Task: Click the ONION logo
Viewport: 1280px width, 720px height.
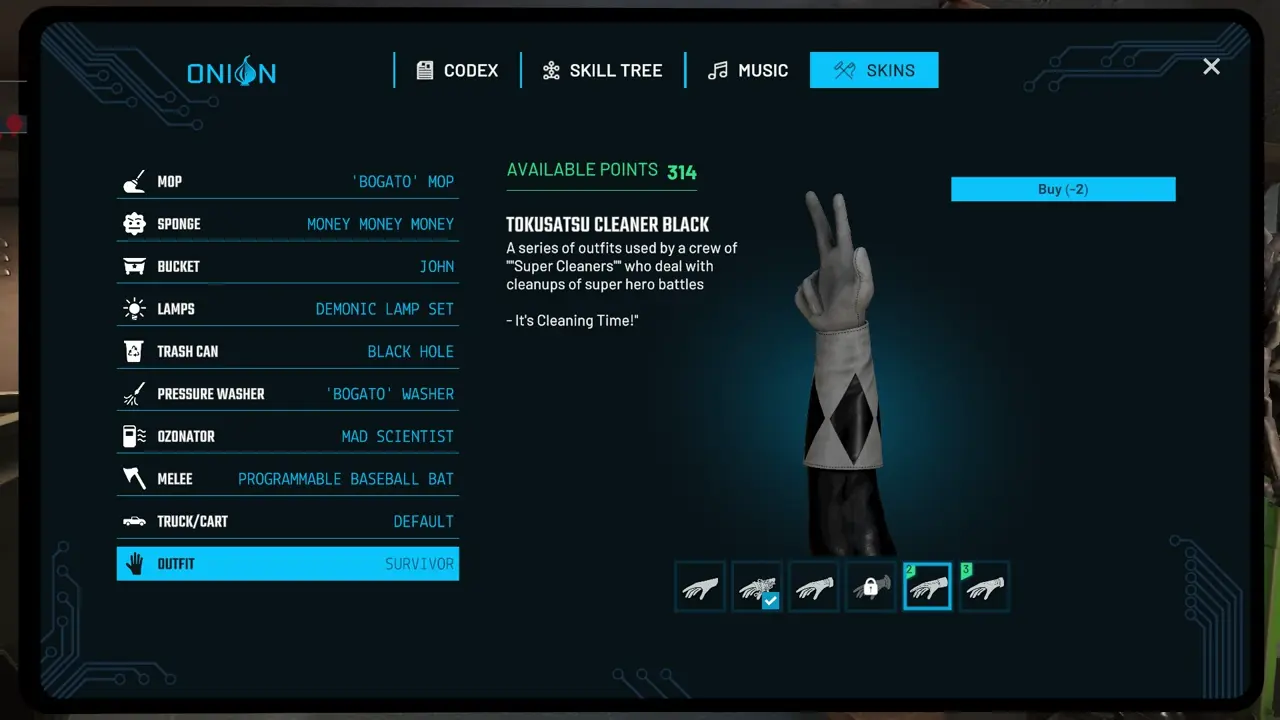Action: (x=232, y=71)
